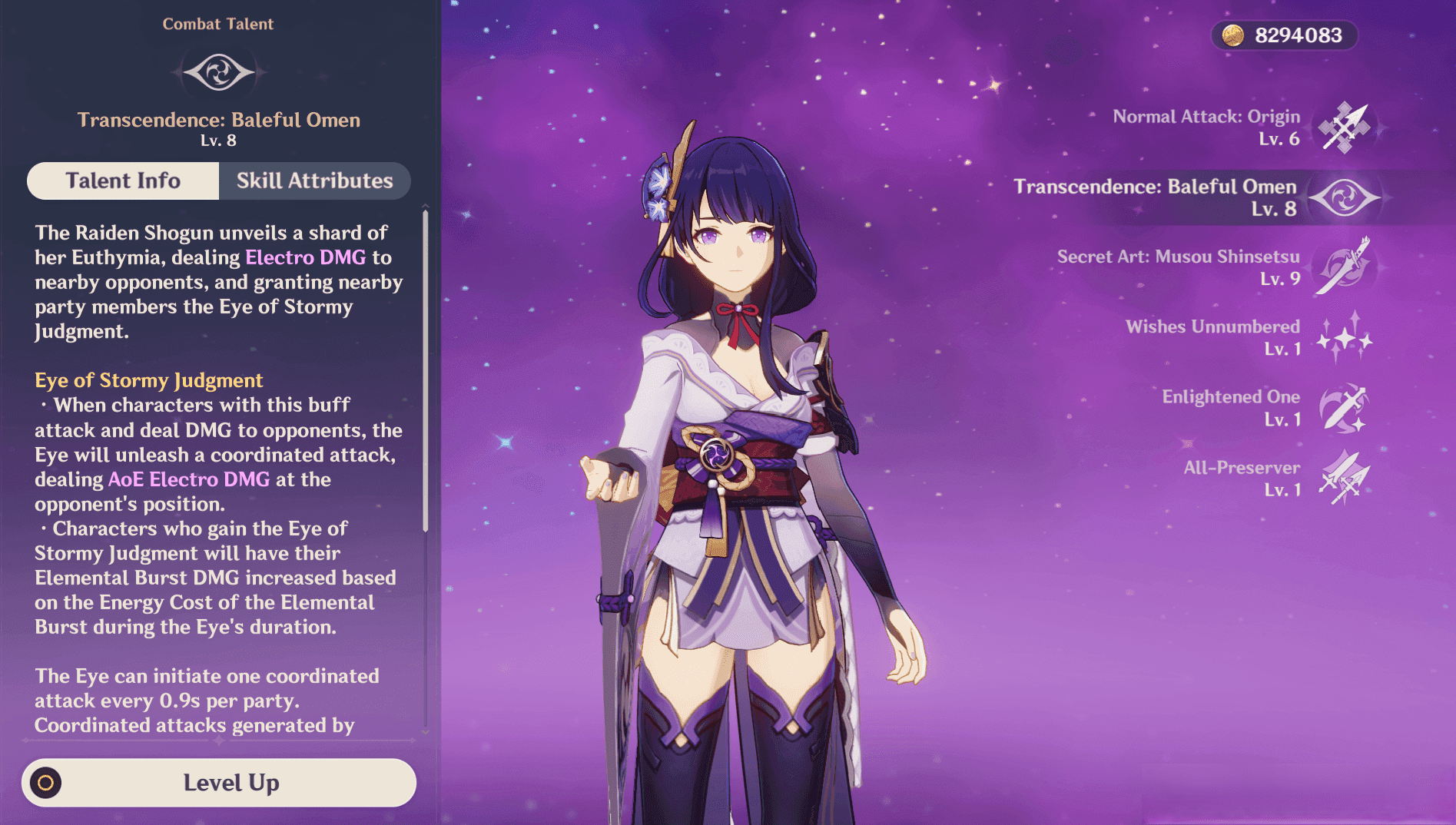Select Transcendence: Baleful Omen talent
This screenshot has height=825, width=1456.
[x=1344, y=197]
